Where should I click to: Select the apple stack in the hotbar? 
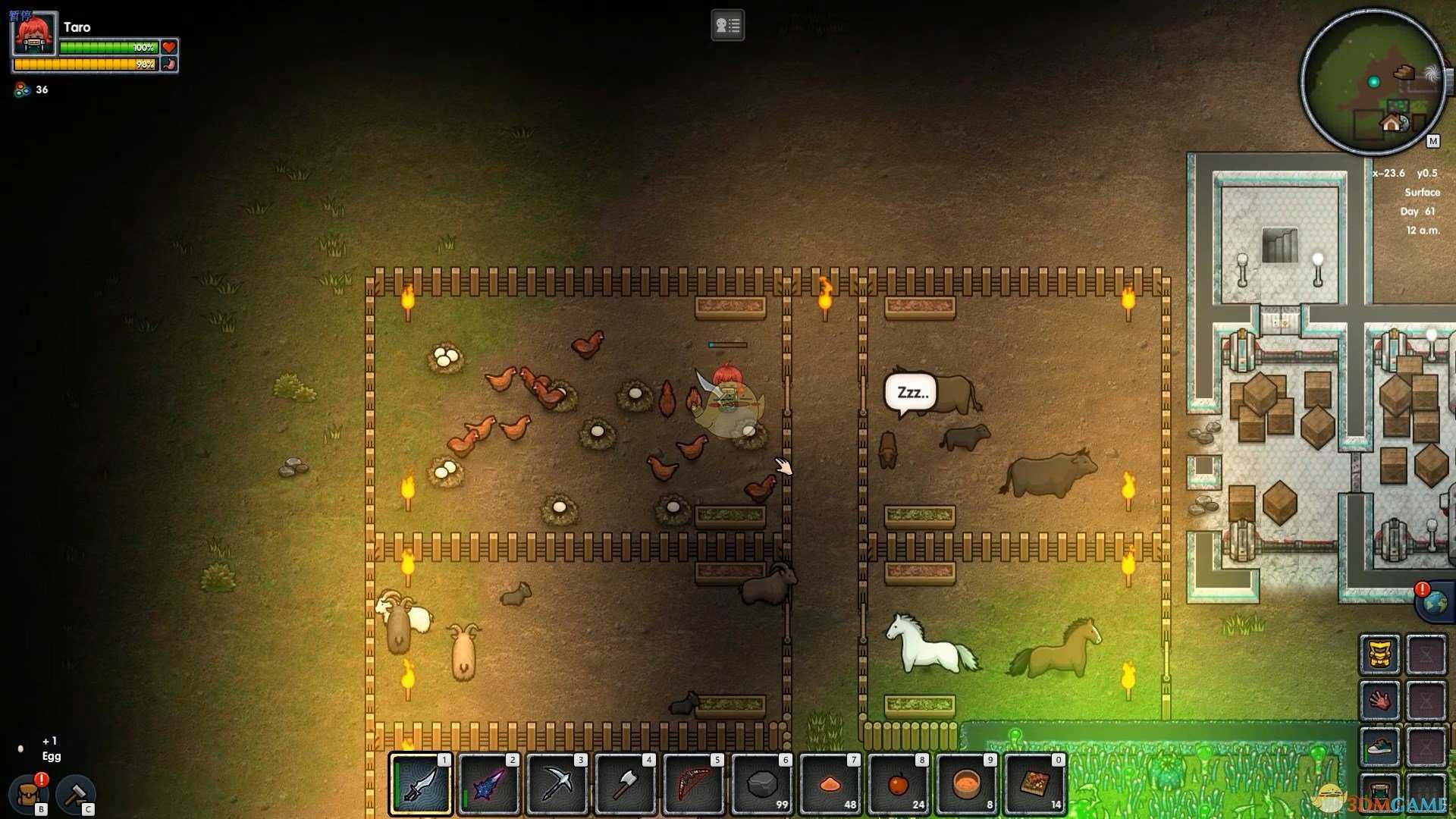click(899, 784)
